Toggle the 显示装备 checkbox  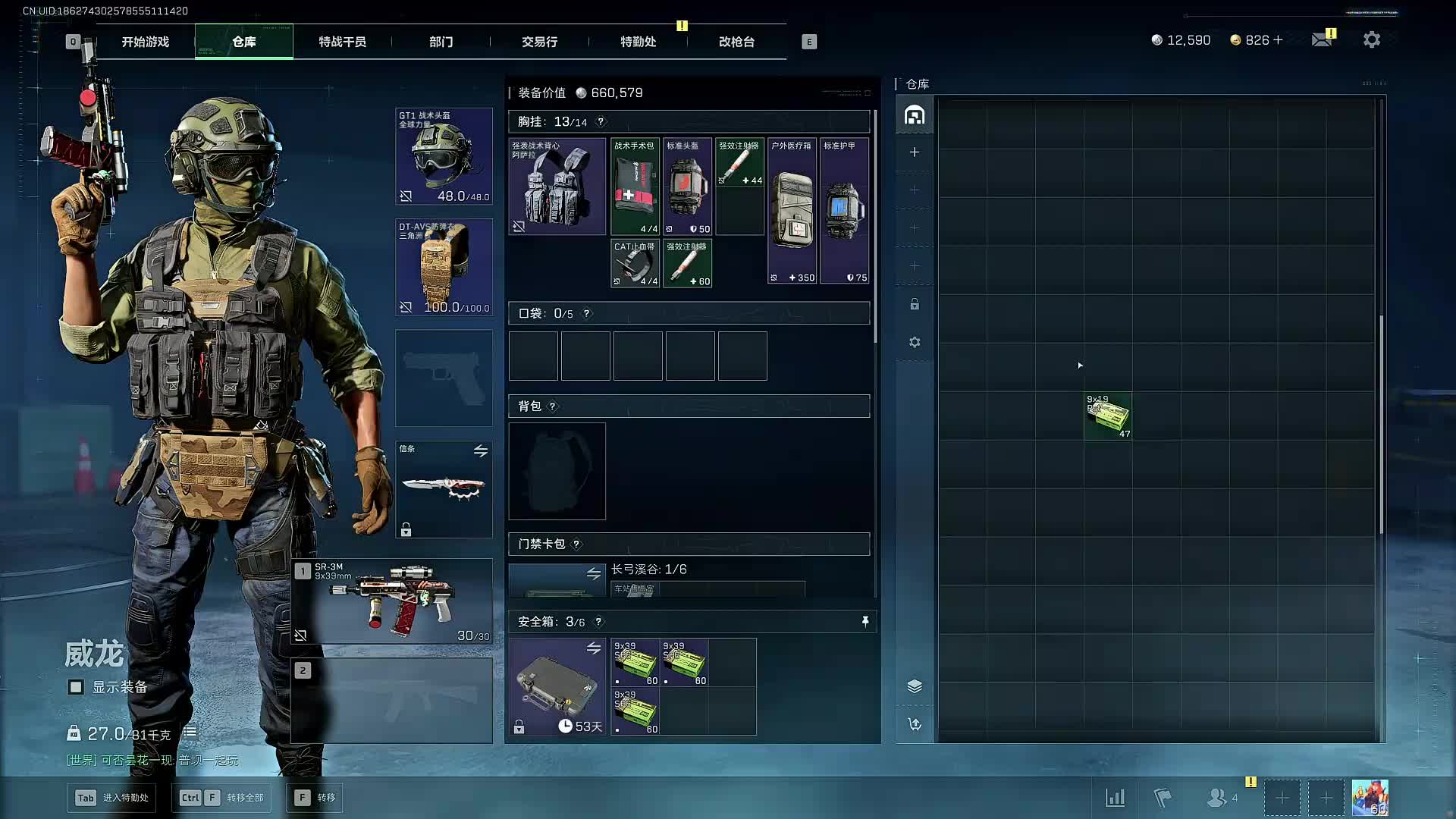pos(76,687)
